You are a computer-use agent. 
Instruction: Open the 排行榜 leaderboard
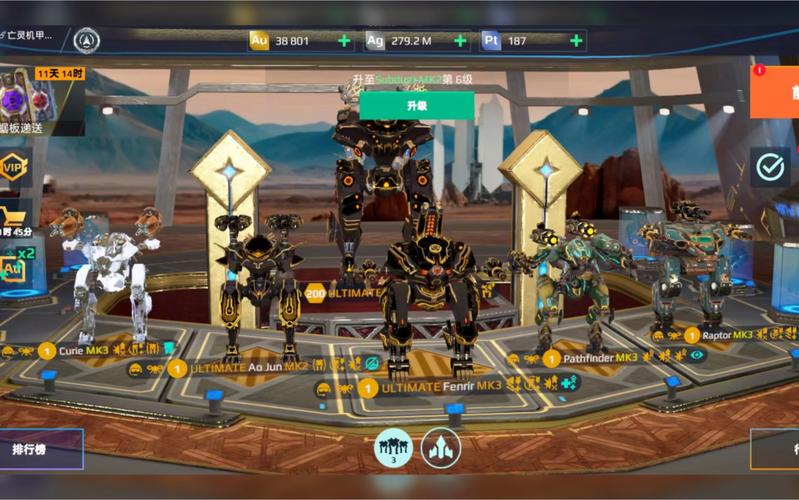40,449
